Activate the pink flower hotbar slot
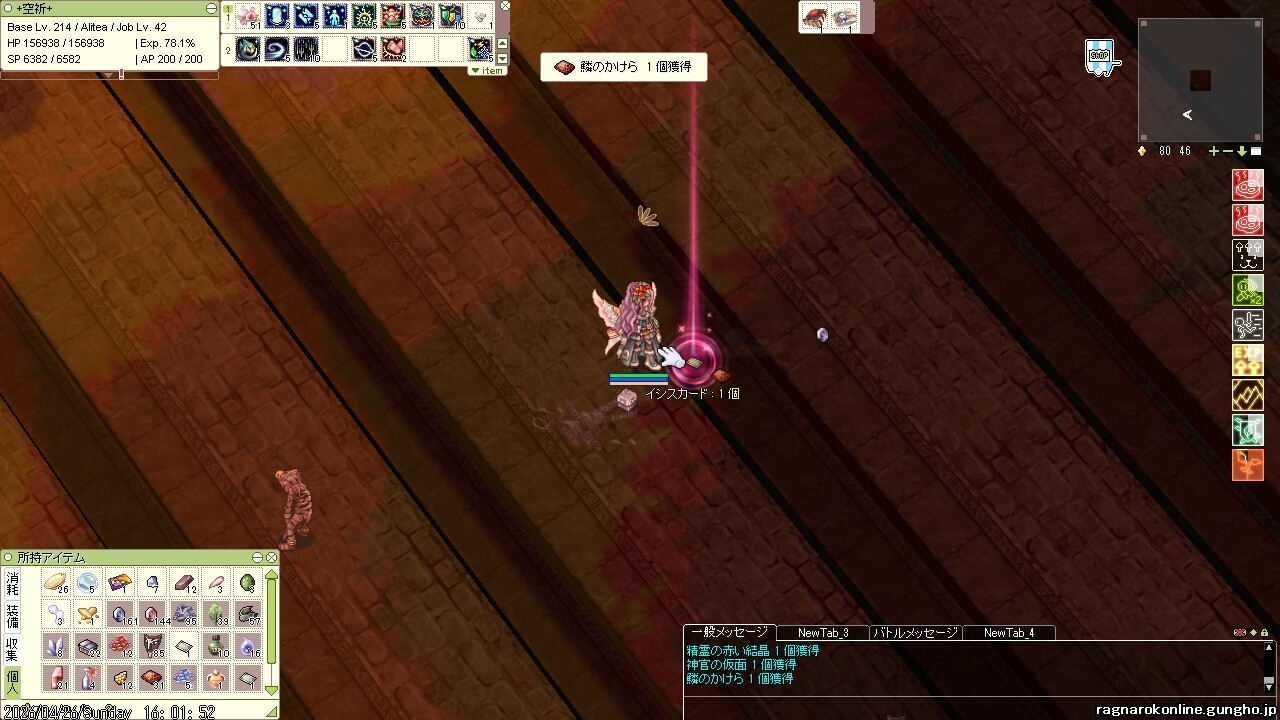Viewport: 1280px width, 720px height. click(x=248, y=17)
